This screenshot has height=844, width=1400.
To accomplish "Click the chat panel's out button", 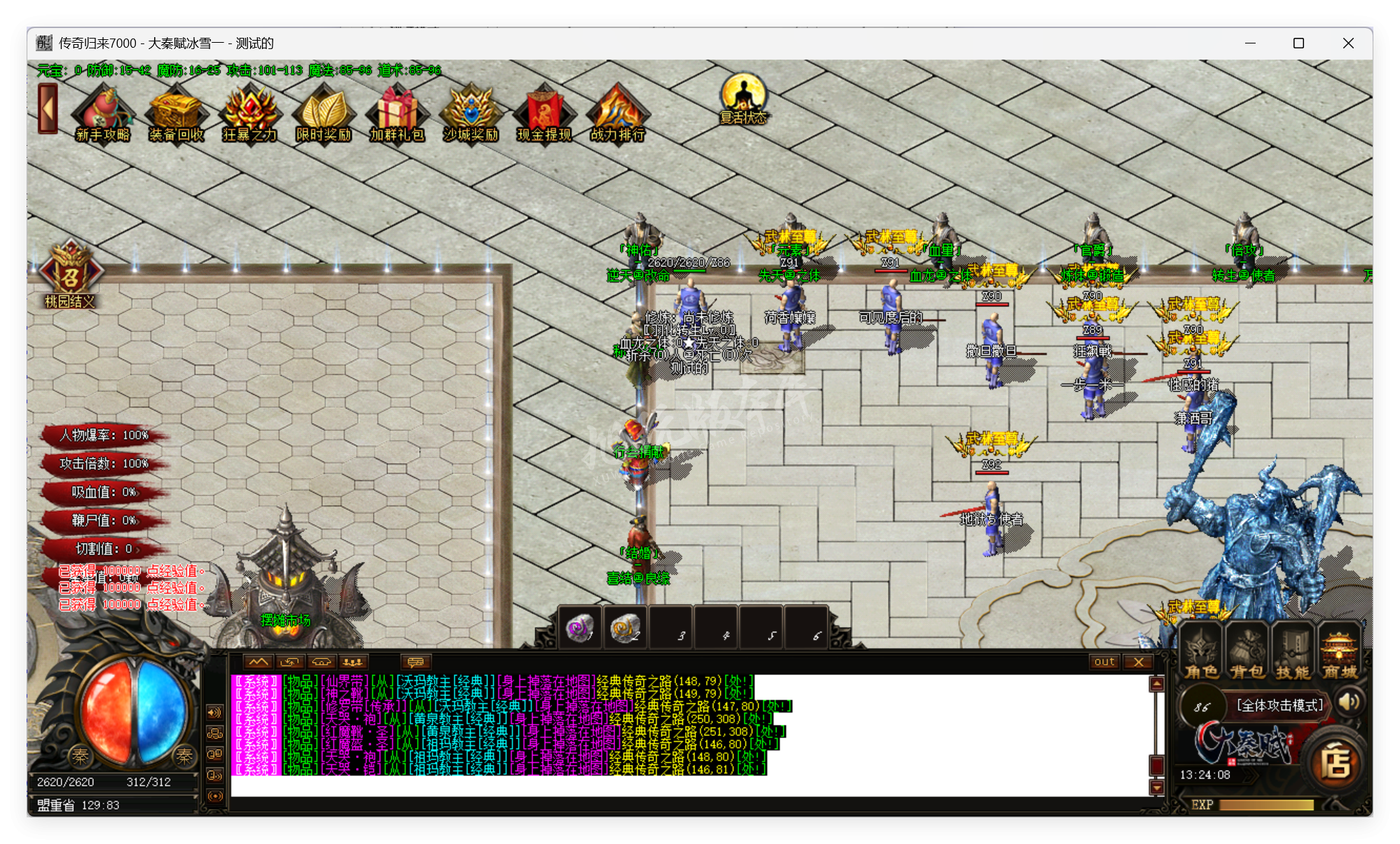I will 1104,662.
